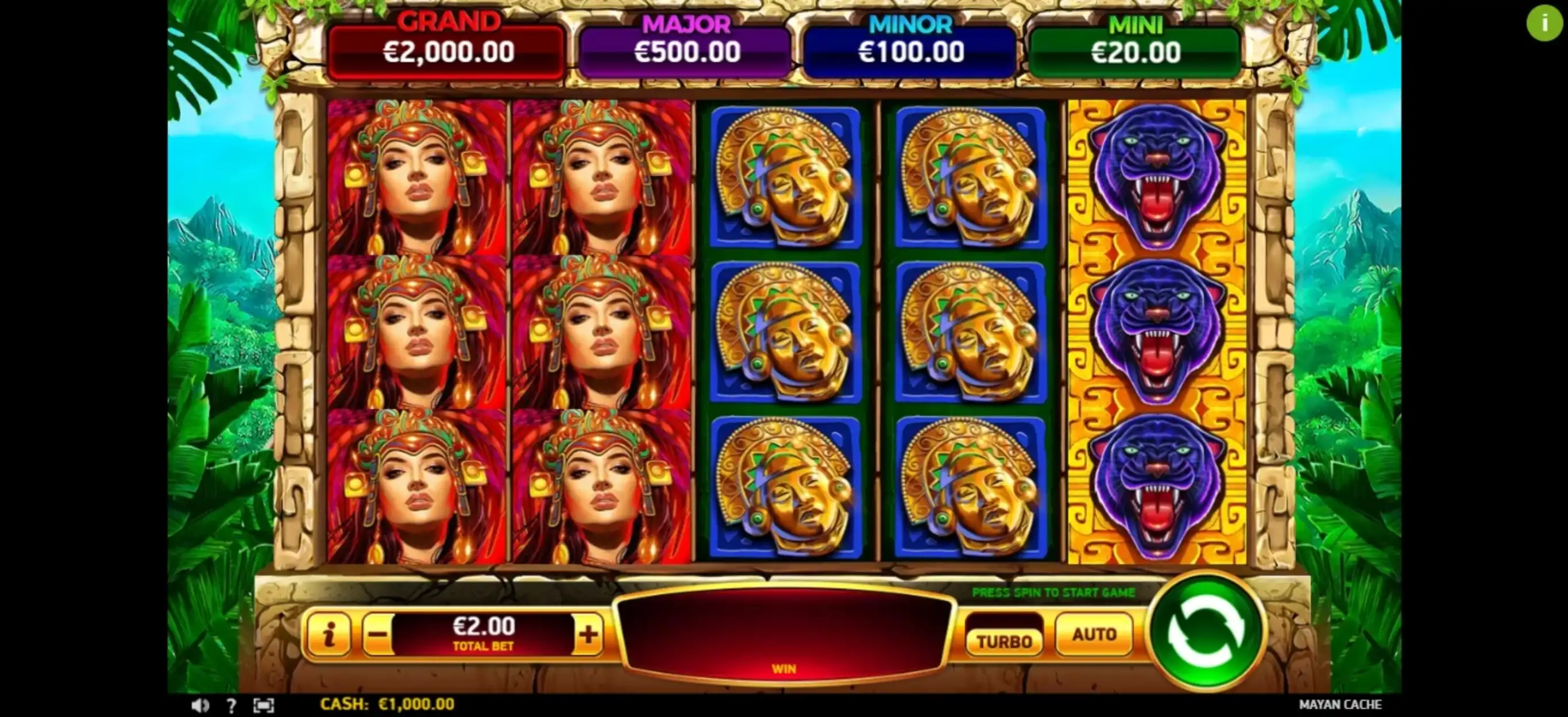Click the green info circle icon
The width and height of the screenshot is (1568, 717).
[x=1544, y=24]
